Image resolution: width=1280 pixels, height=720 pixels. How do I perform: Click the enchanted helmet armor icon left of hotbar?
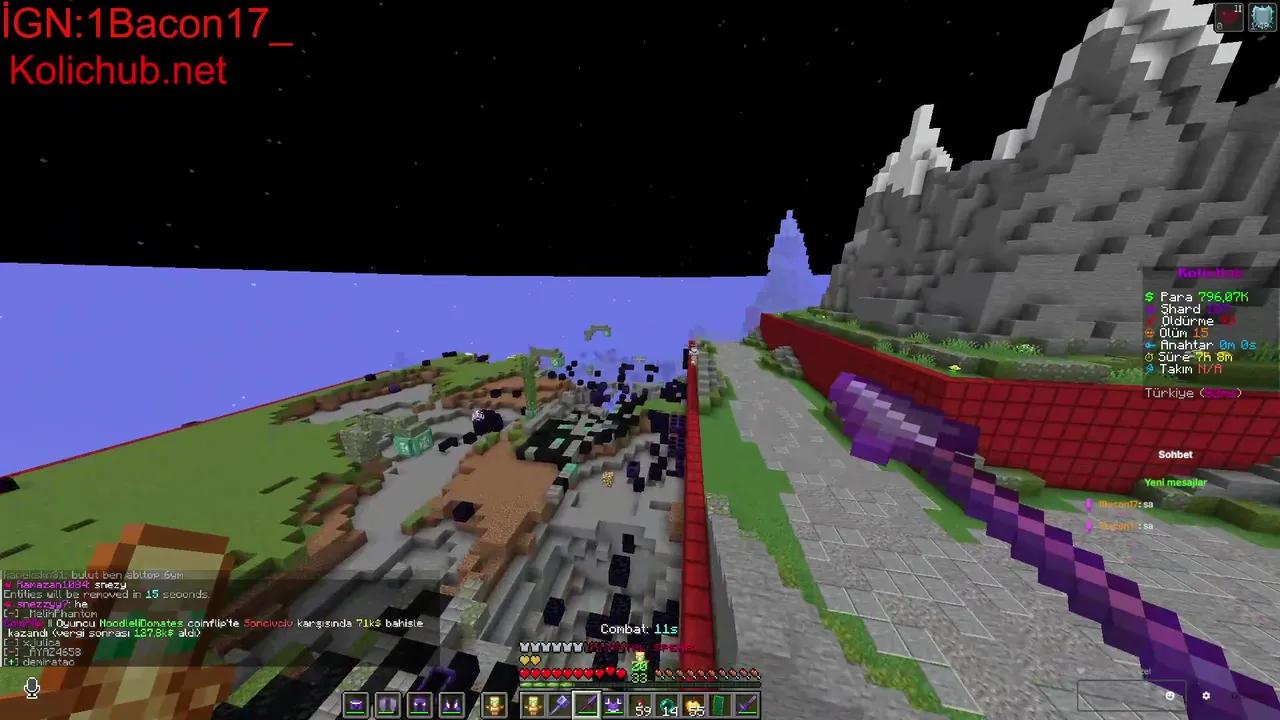click(x=357, y=705)
